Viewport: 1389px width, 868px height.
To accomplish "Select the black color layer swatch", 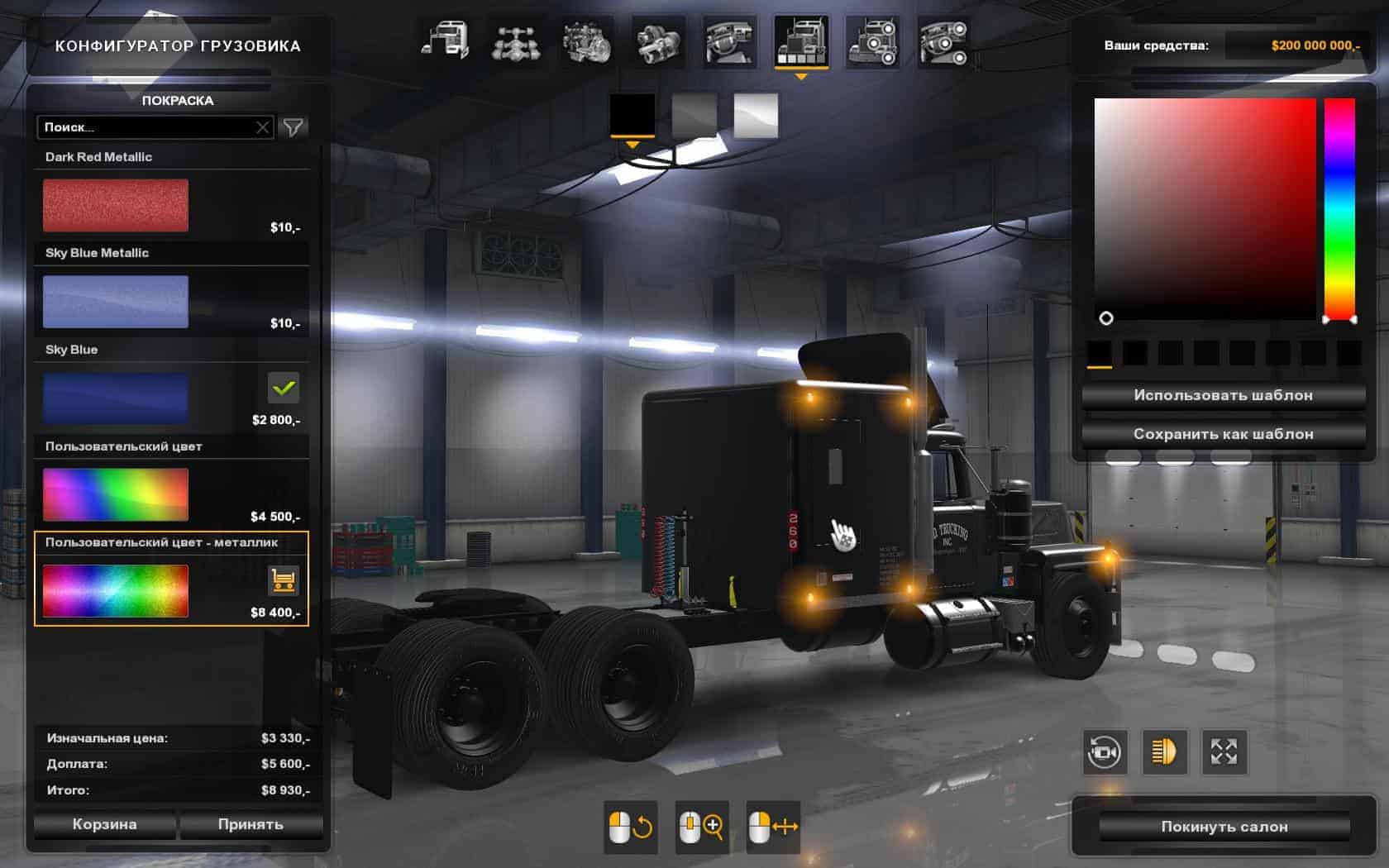I will tap(632, 115).
